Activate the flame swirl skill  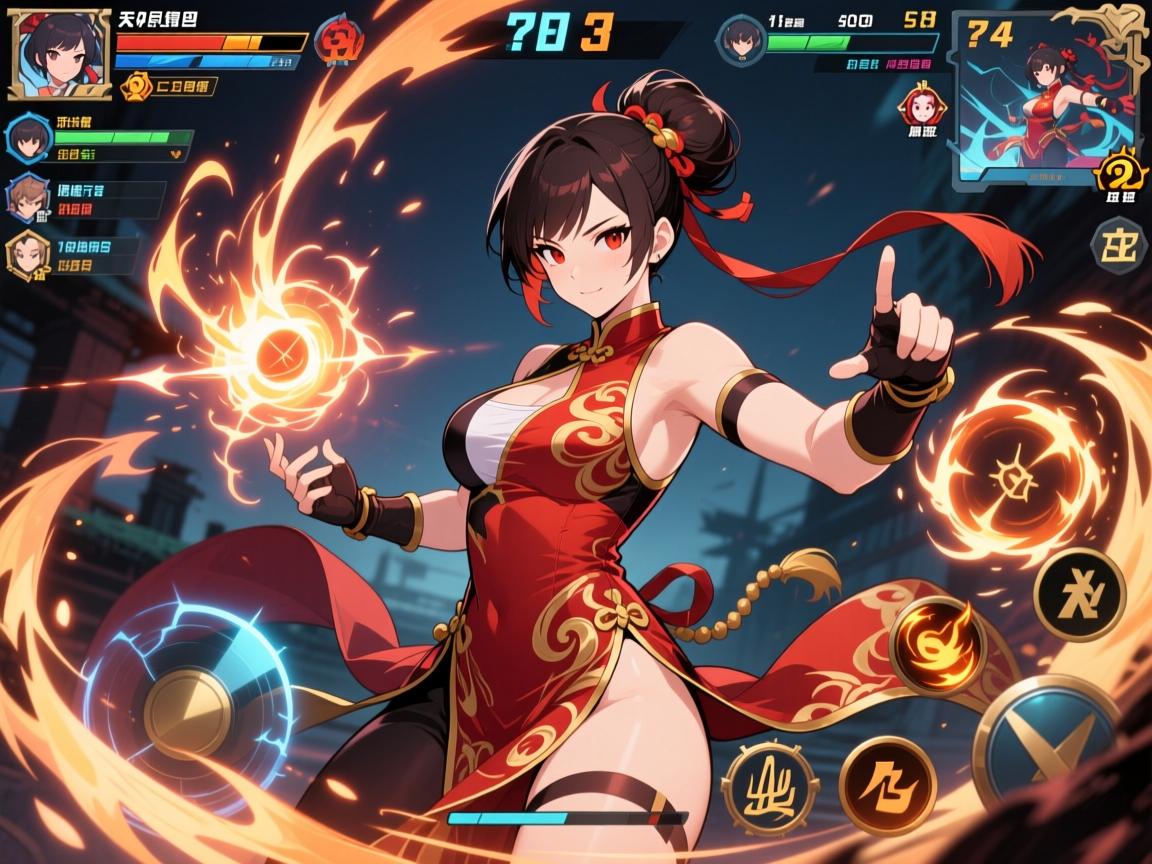coord(937,645)
